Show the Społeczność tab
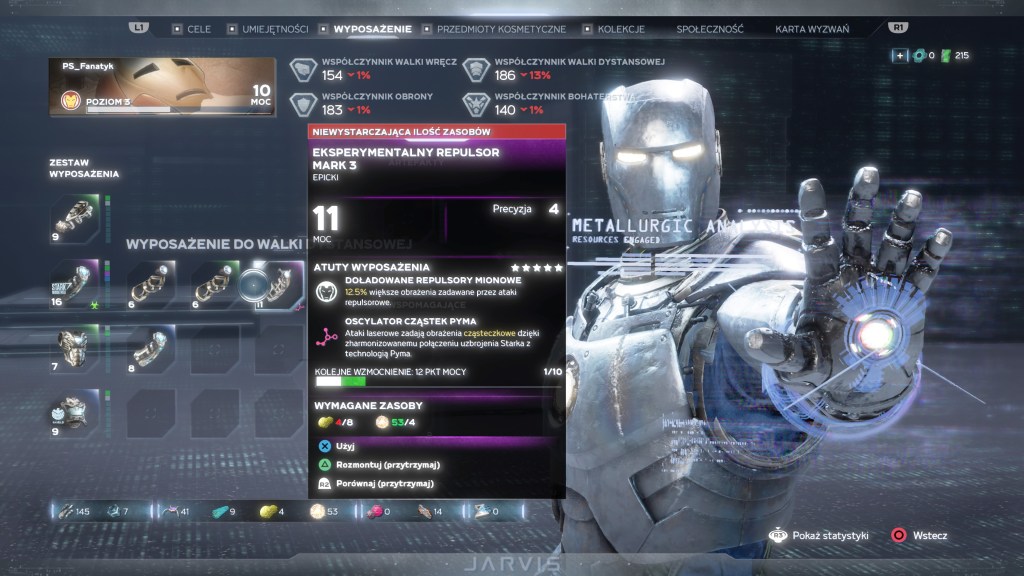The image size is (1024, 576). pos(709,29)
